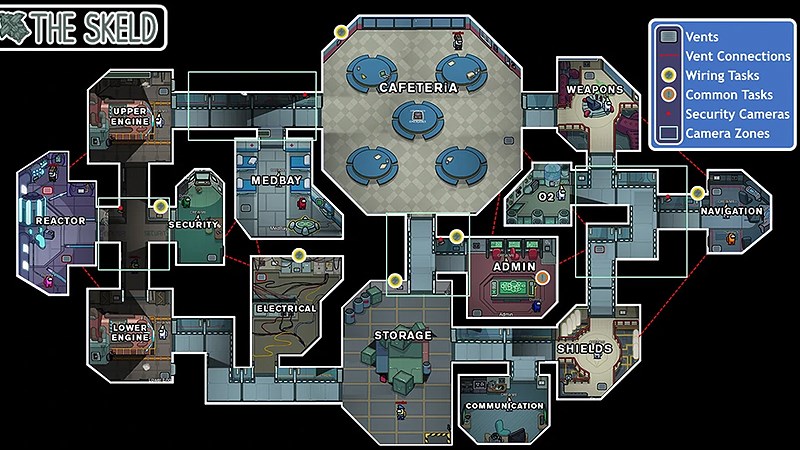Screen dimensions: 800x450
Task: Choose the Navigation room label
Action: coord(731,211)
